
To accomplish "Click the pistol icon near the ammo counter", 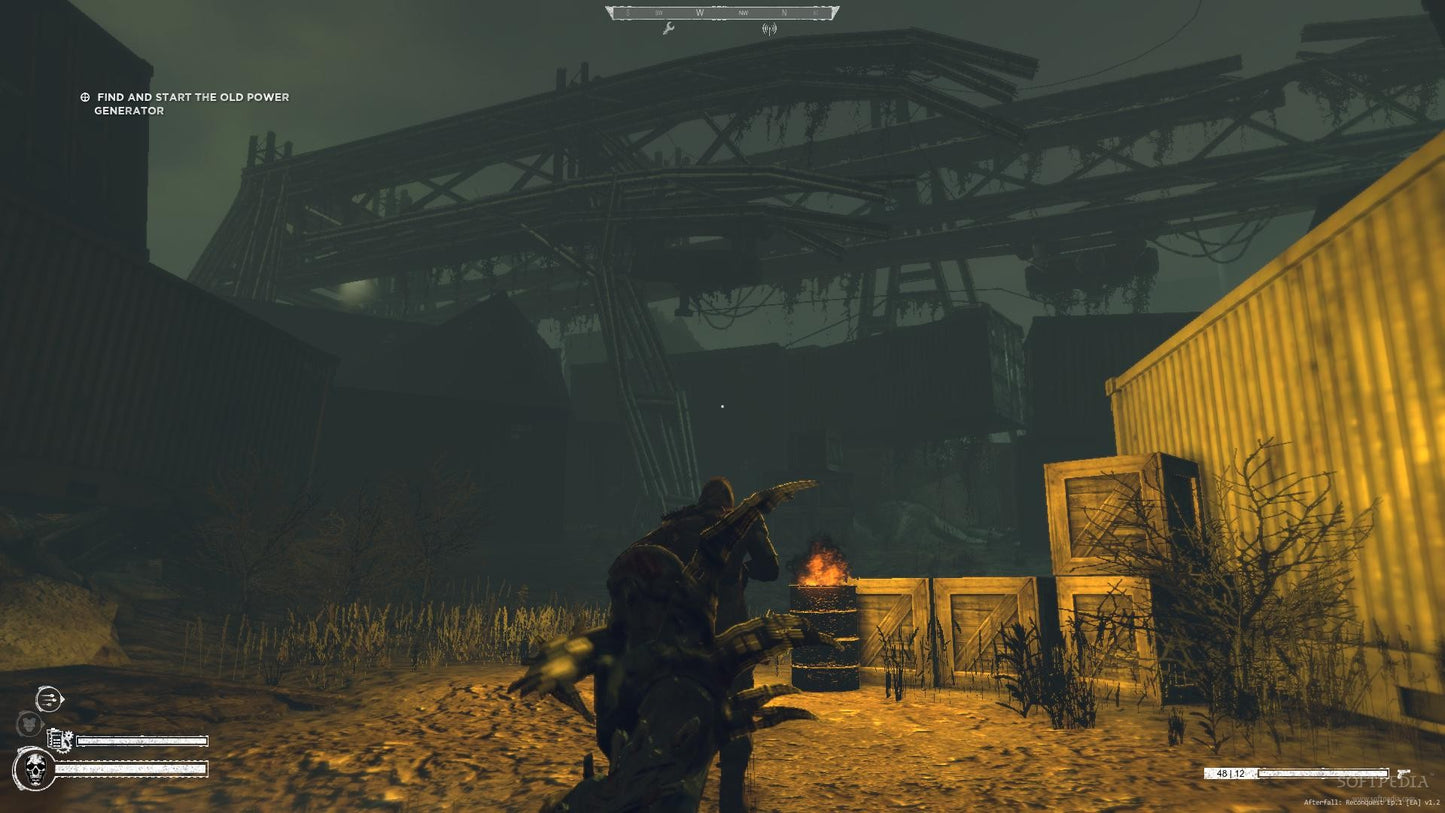I will click(x=1403, y=772).
